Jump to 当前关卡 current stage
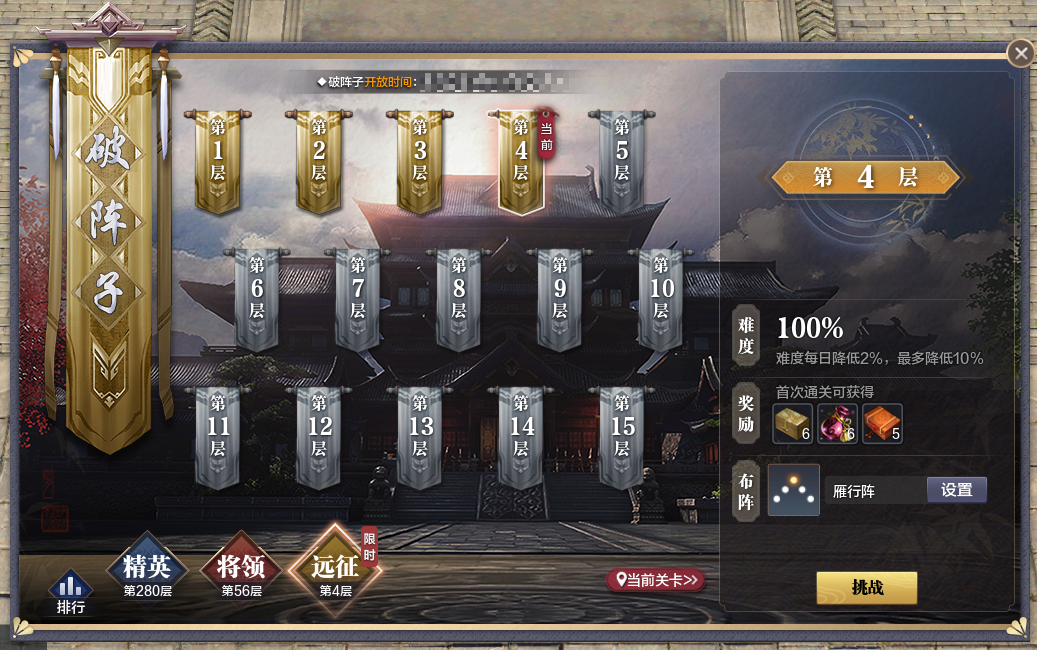Viewport: 1037px width, 650px height. click(656, 580)
